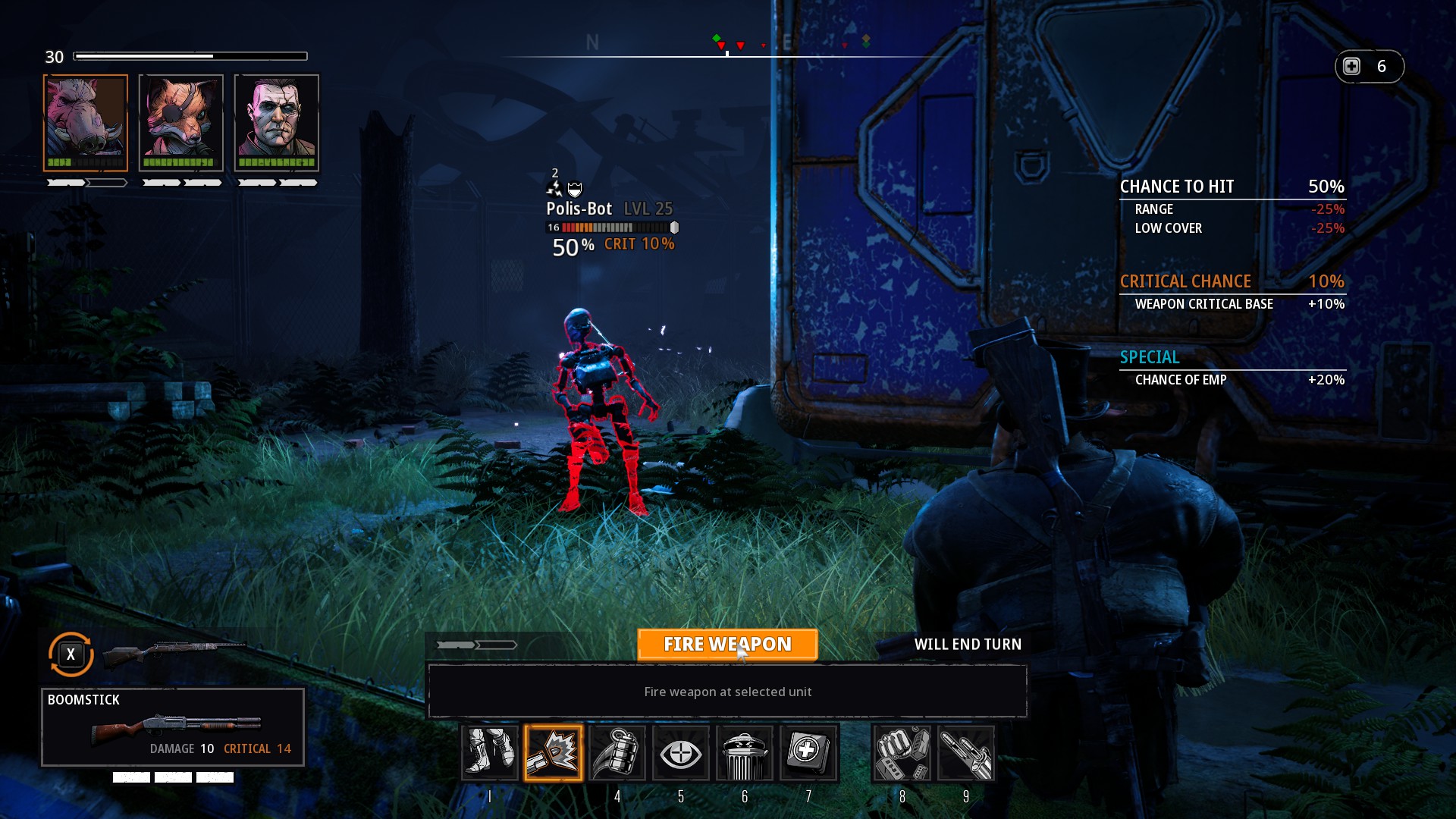Select the boots movement ability
Viewport: 1456px width, 819px height.
click(x=490, y=753)
